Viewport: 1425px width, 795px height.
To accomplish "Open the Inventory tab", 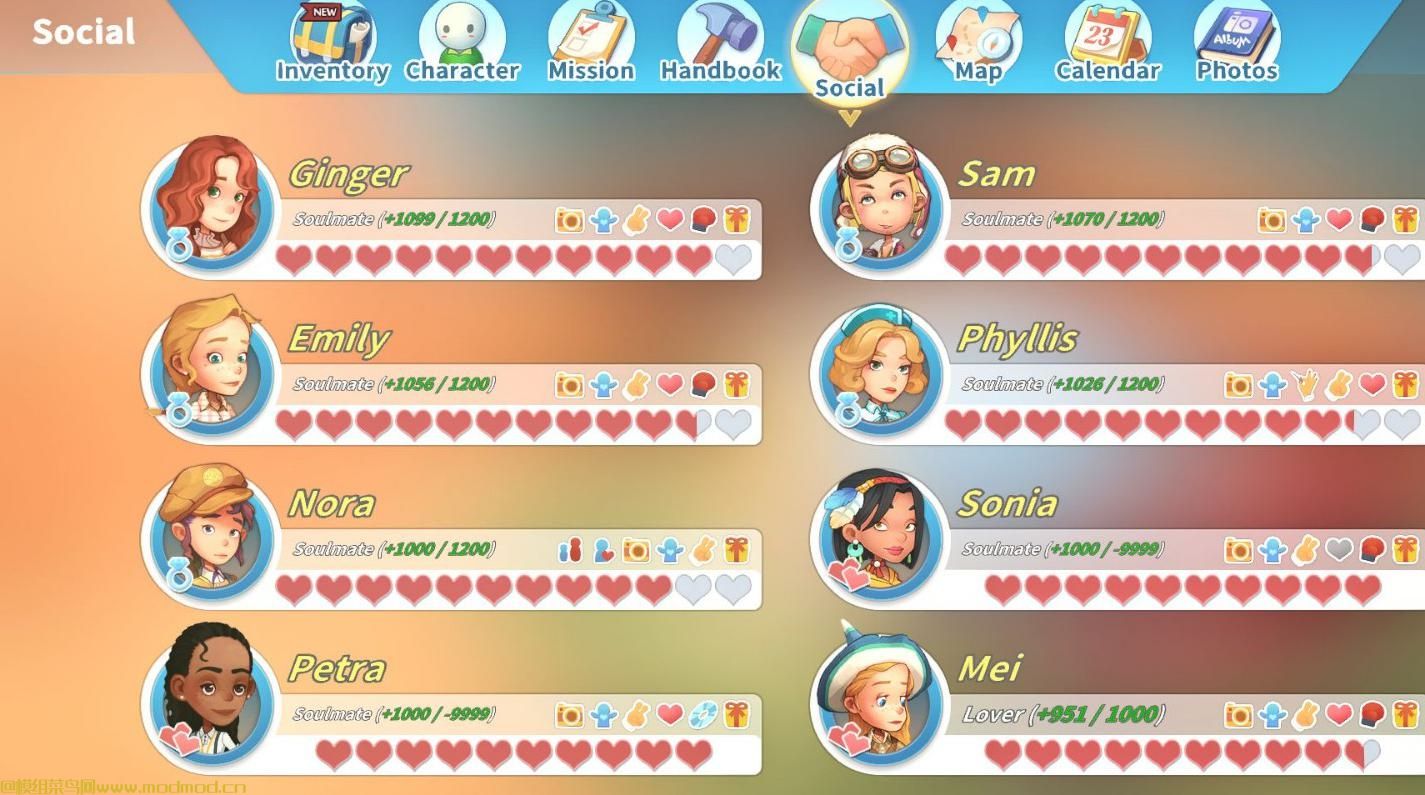I will click(x=331, y=42).
